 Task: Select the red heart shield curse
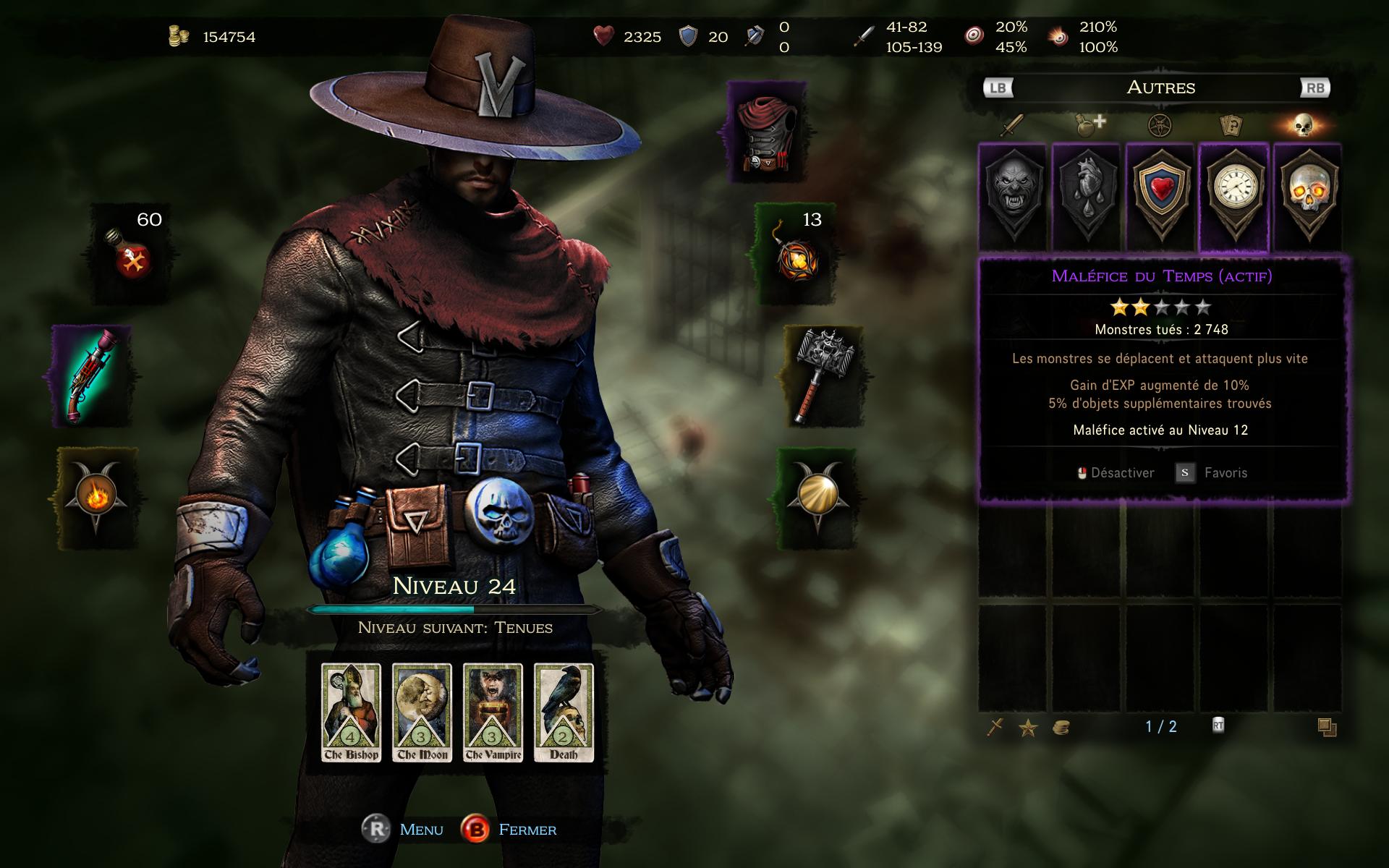click(1160, 197)
